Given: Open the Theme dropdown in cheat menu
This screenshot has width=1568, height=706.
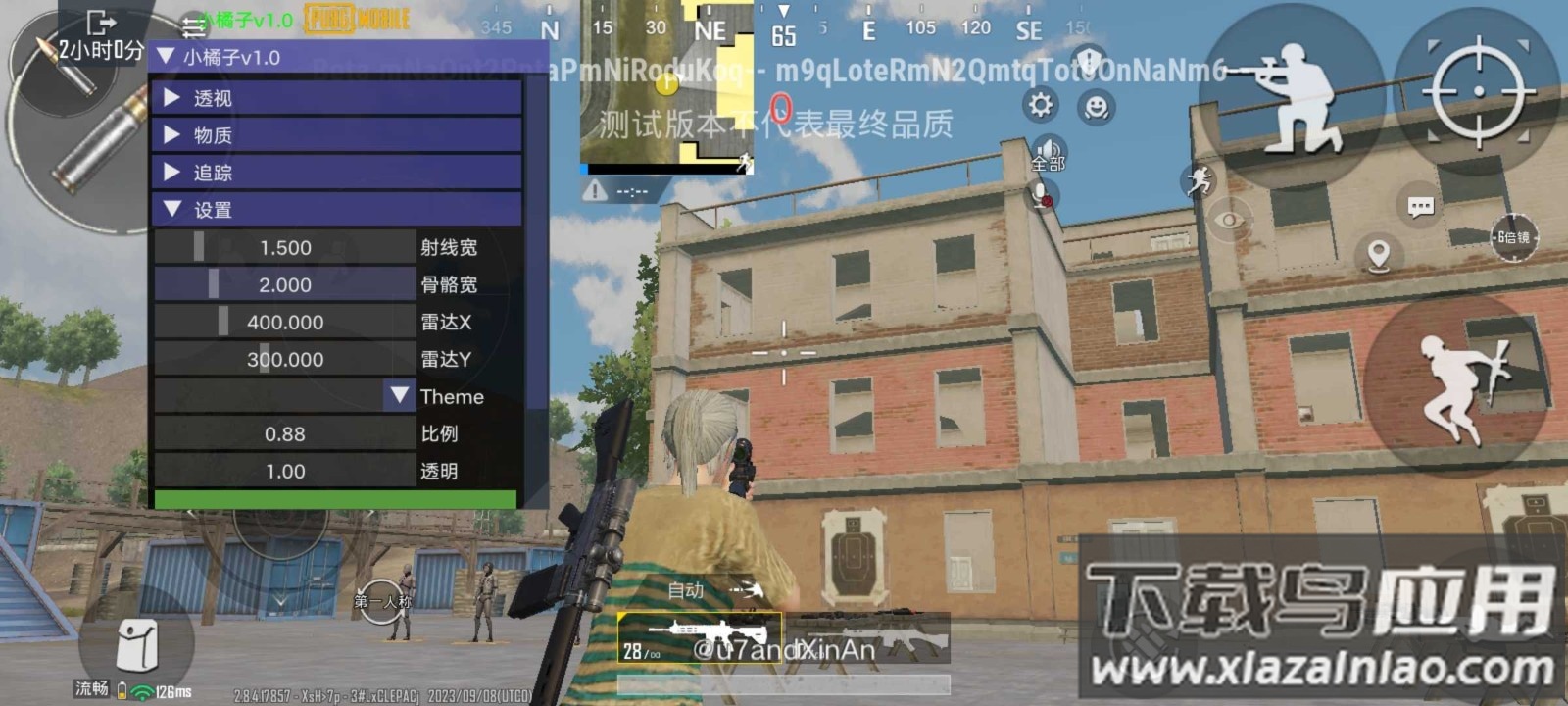Looking at the screenshot, I should [399, 396].
